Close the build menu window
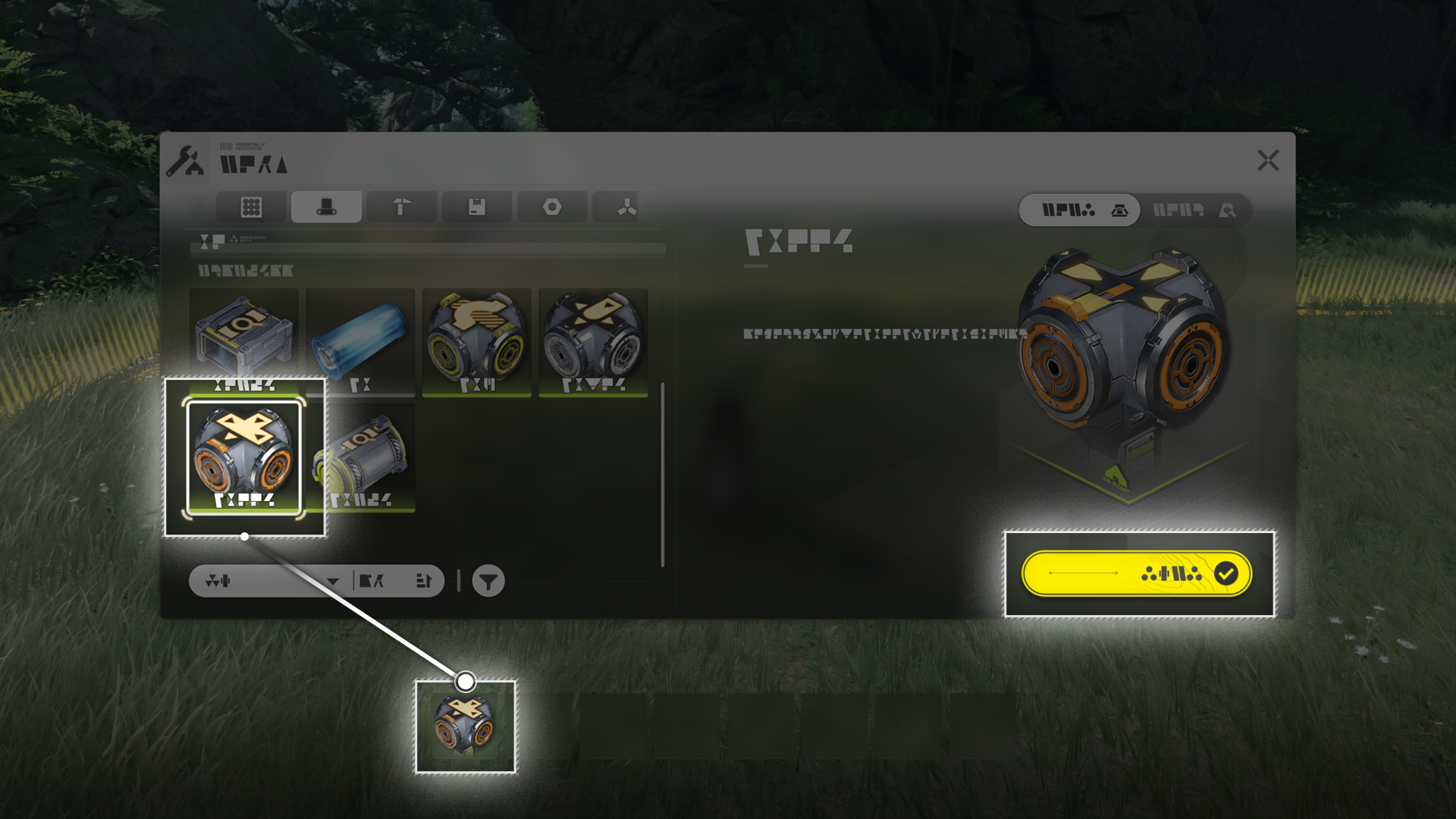The width and height of the screenshot is (1456, 819). point(1268,161)
